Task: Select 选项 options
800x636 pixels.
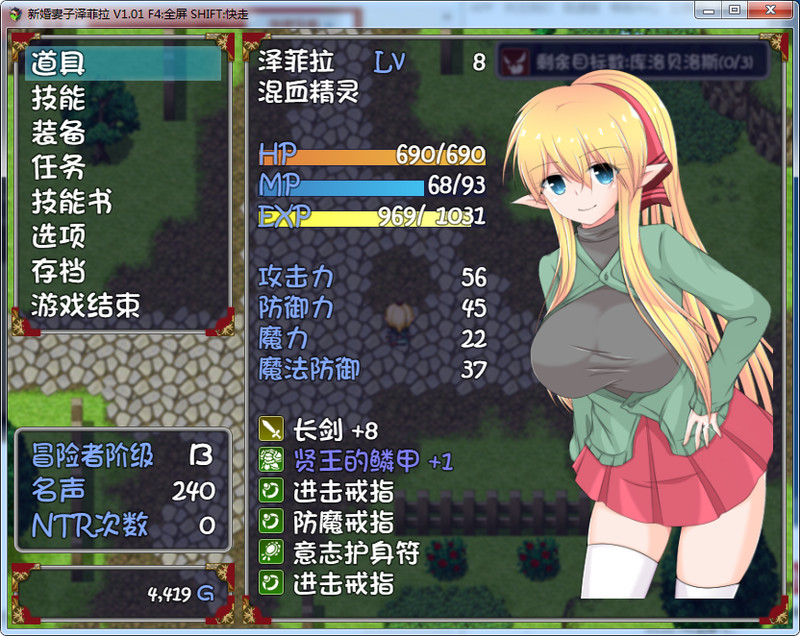Action: point(58,236)
